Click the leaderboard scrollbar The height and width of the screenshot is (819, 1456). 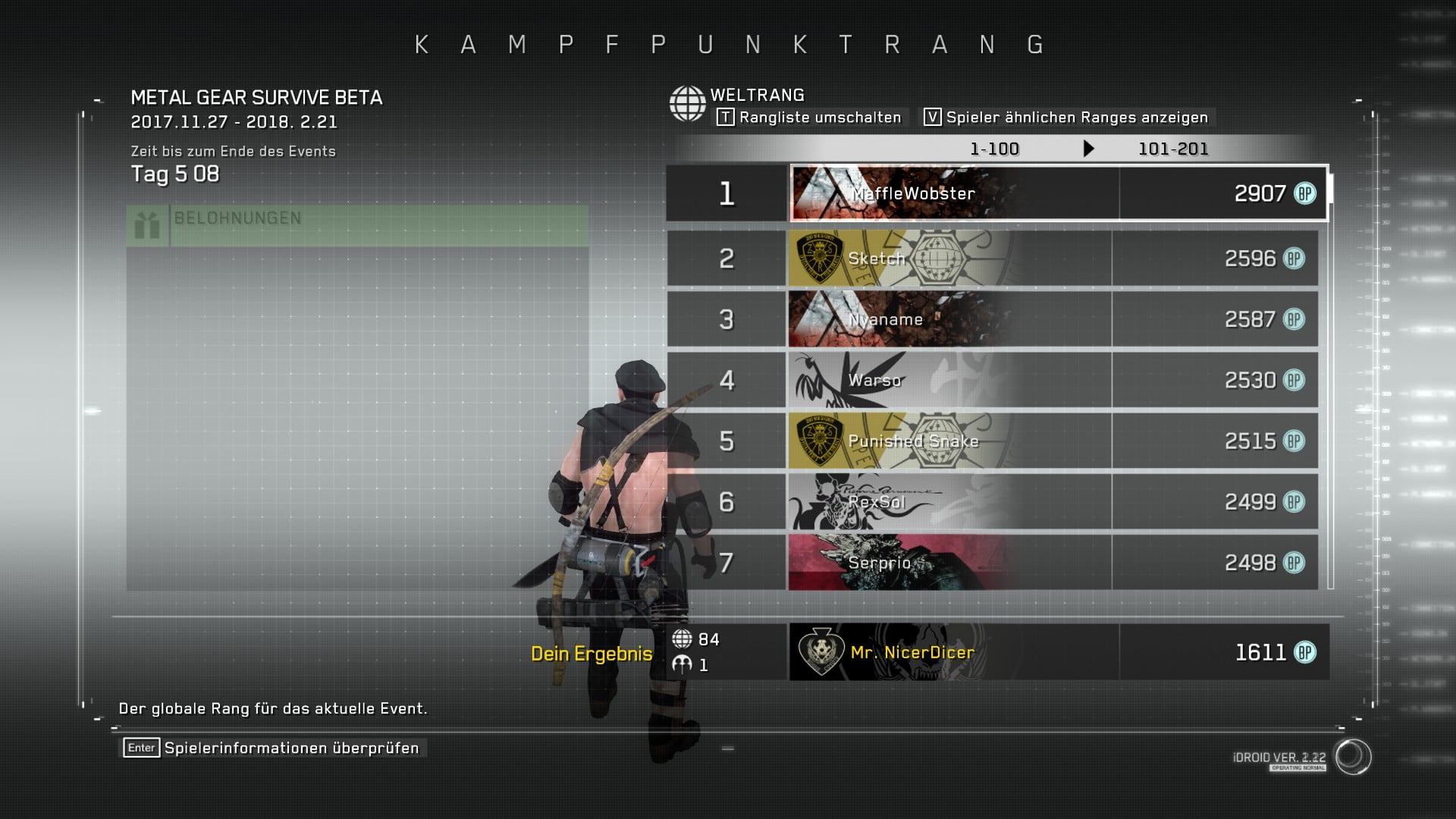[x=1331, y=379]
